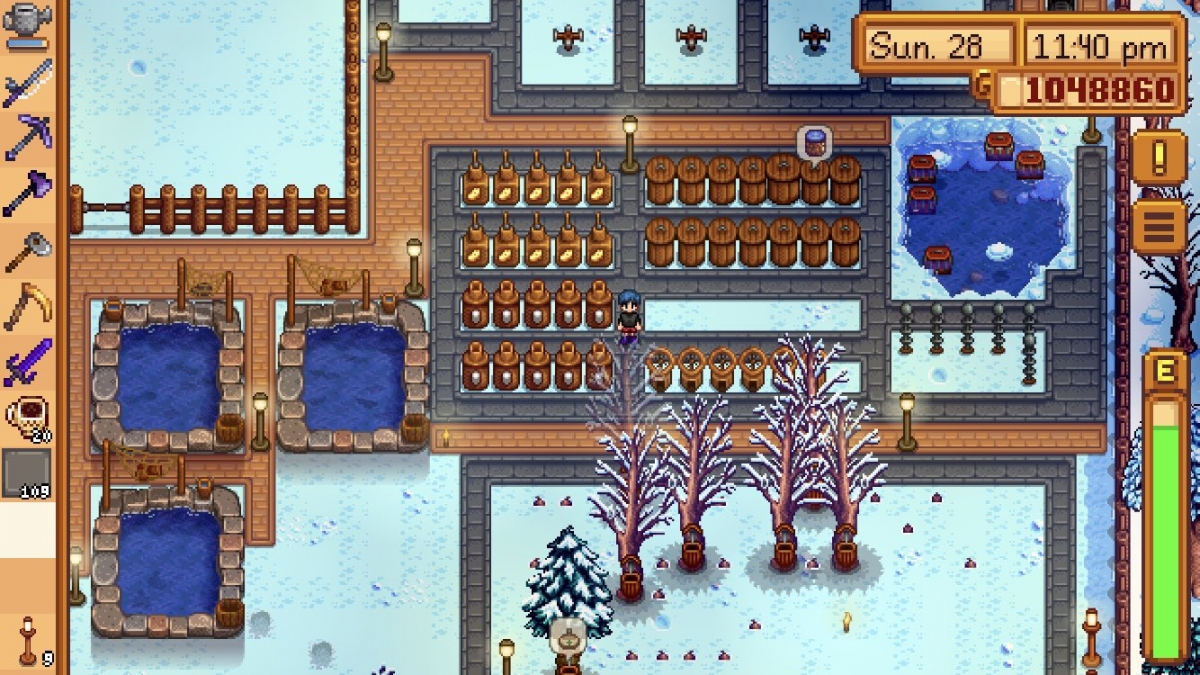The height and width of the screenshot is (675, 1200).
Task: Select the purple galaxy sword
Action: (x=27, y=362)
